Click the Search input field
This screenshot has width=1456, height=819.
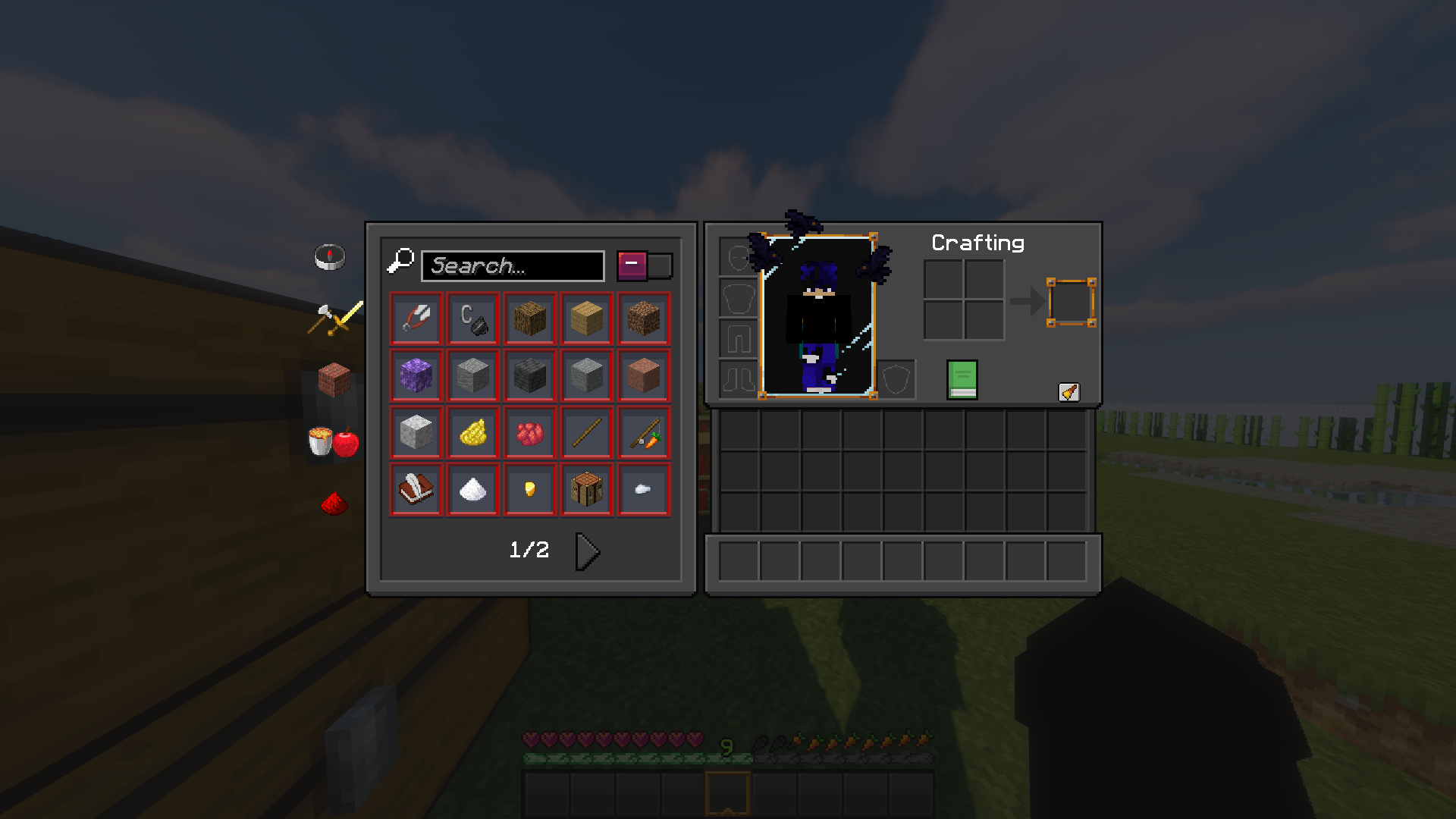(513, 265)
